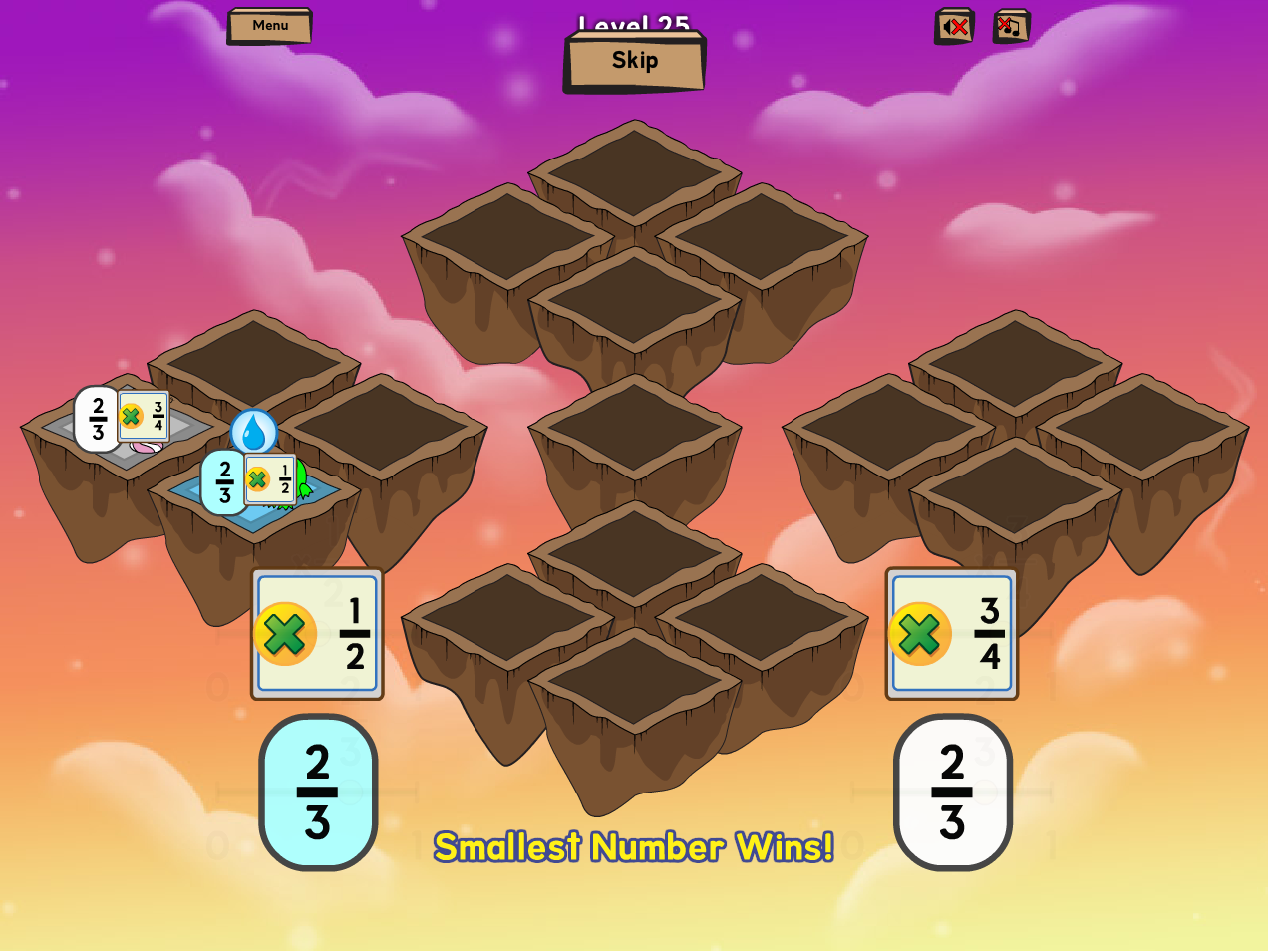
Task: Open the Menu button
Action: click(x=269, y=26)
